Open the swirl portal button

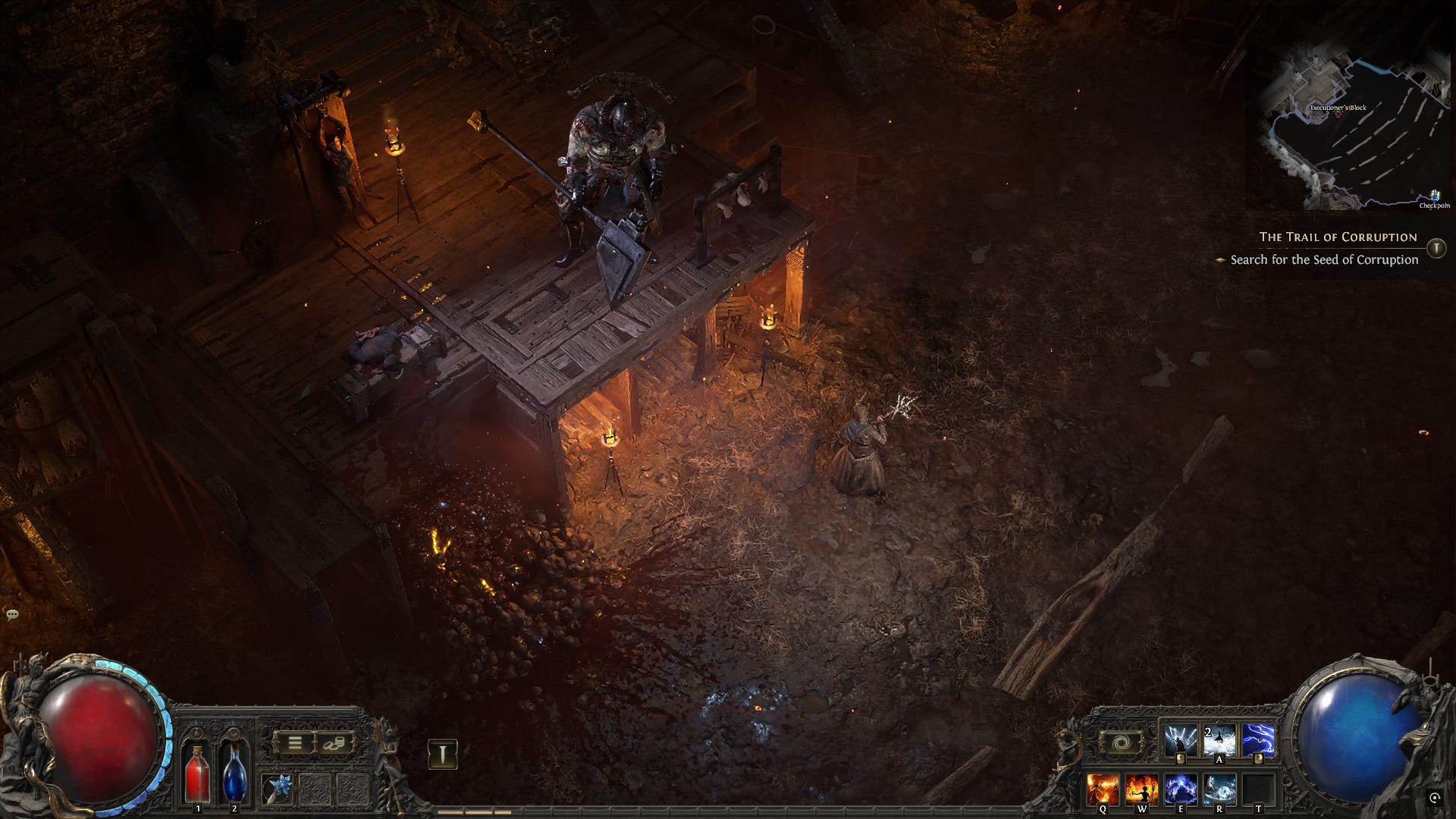click(1119, 742)
